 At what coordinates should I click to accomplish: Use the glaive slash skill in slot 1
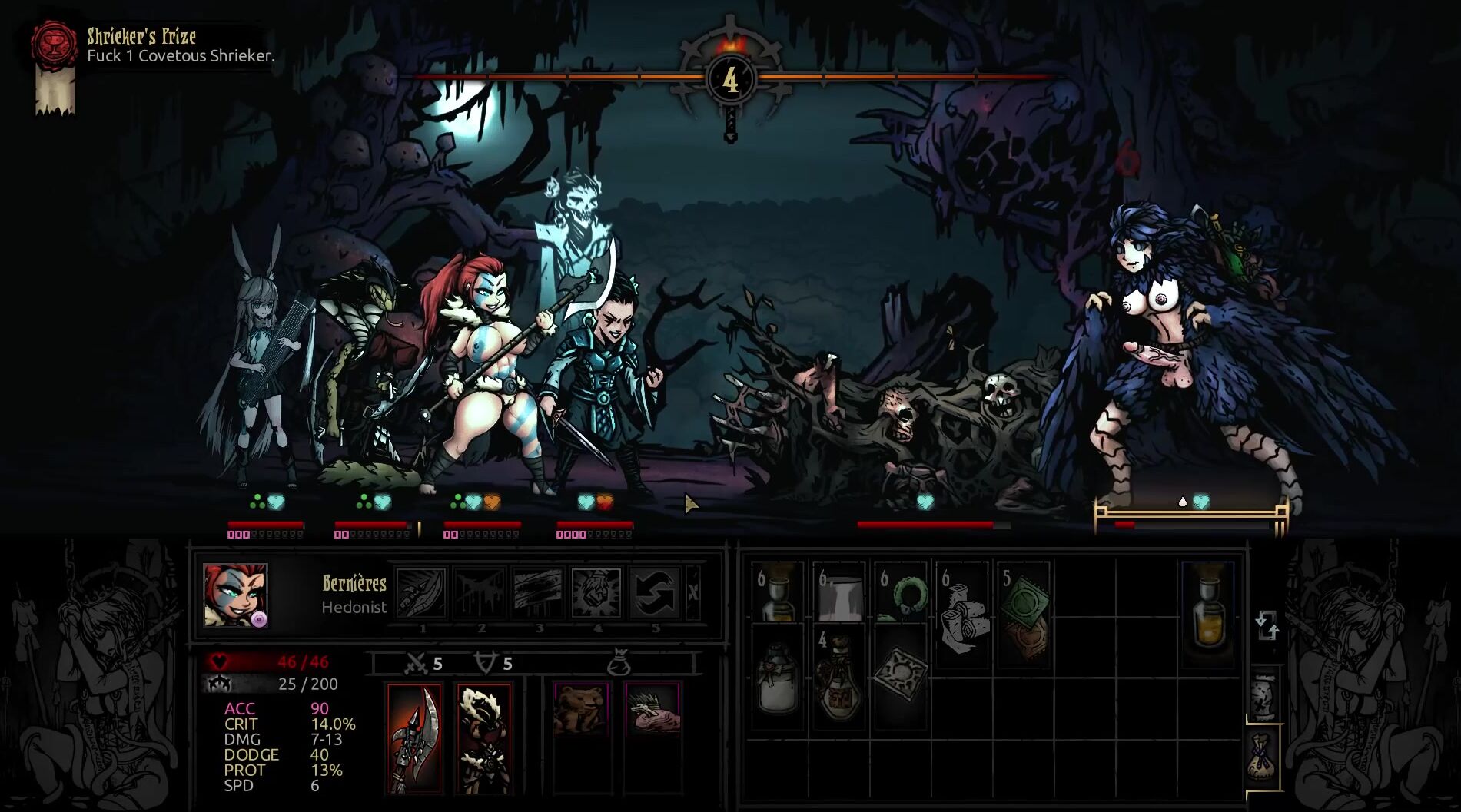421,592
